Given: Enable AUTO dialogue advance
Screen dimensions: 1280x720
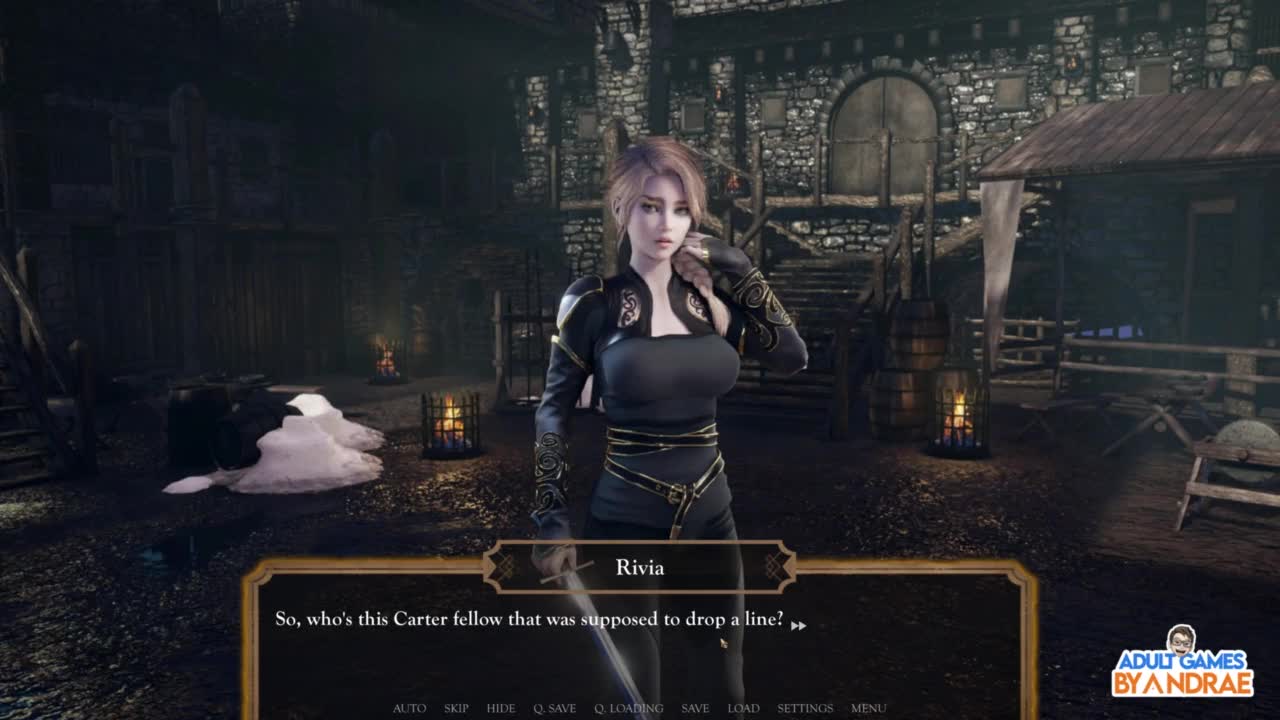Looking at the screenshot, I should 409,708.
